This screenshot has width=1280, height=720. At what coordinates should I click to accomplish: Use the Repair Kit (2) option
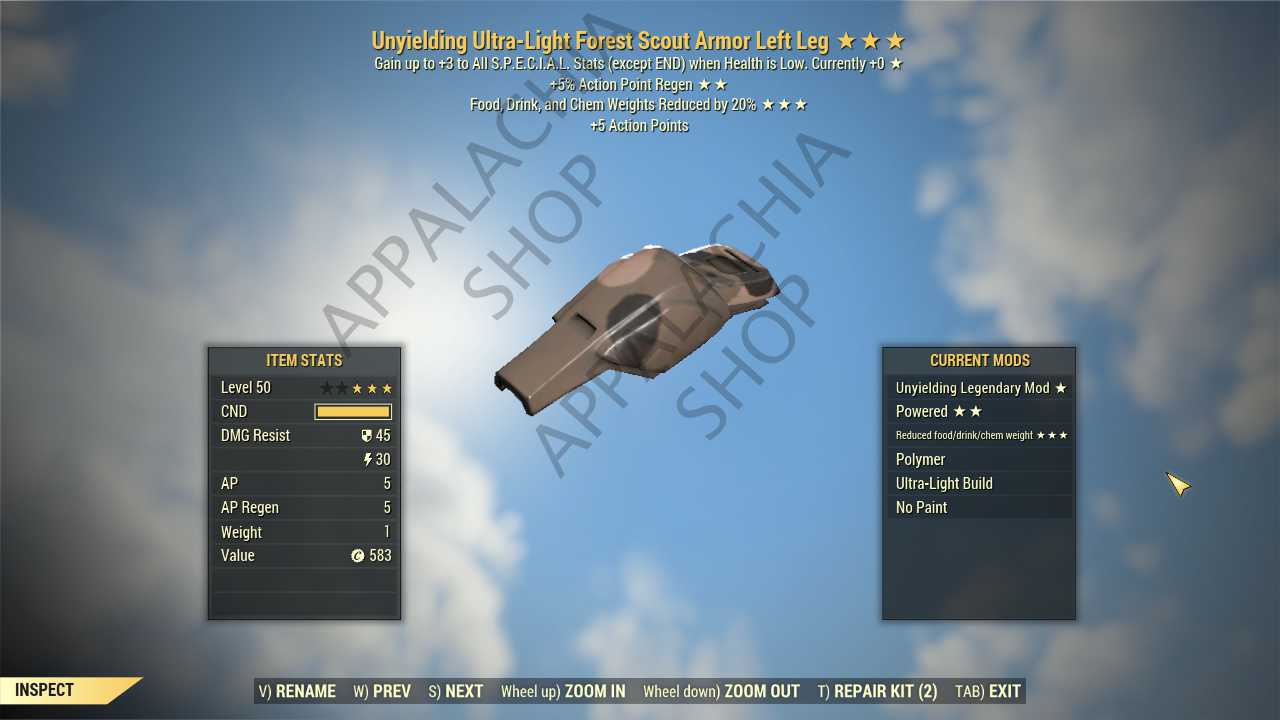click(877, 691)
